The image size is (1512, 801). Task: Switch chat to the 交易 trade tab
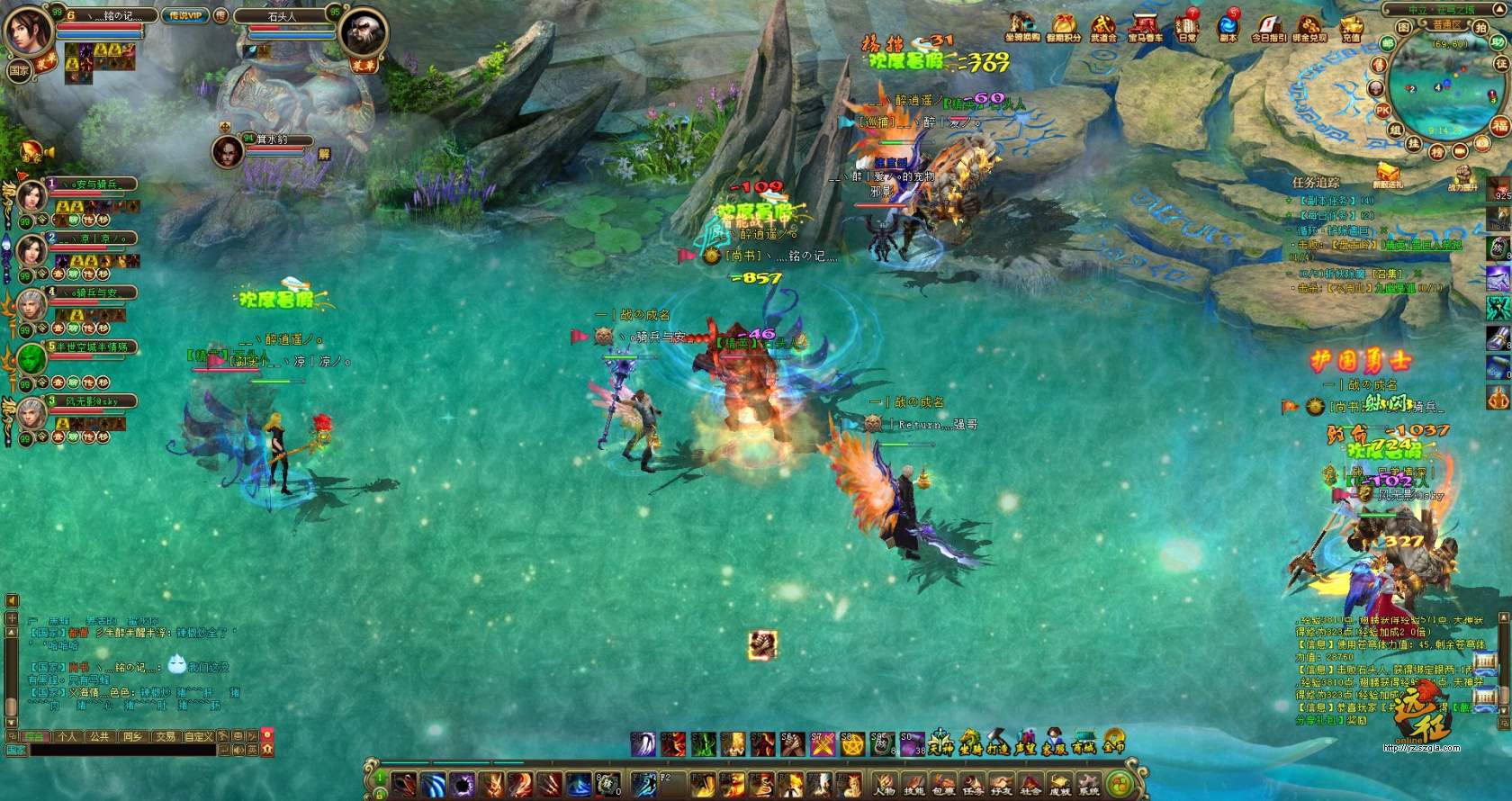[x=166, y=736]
